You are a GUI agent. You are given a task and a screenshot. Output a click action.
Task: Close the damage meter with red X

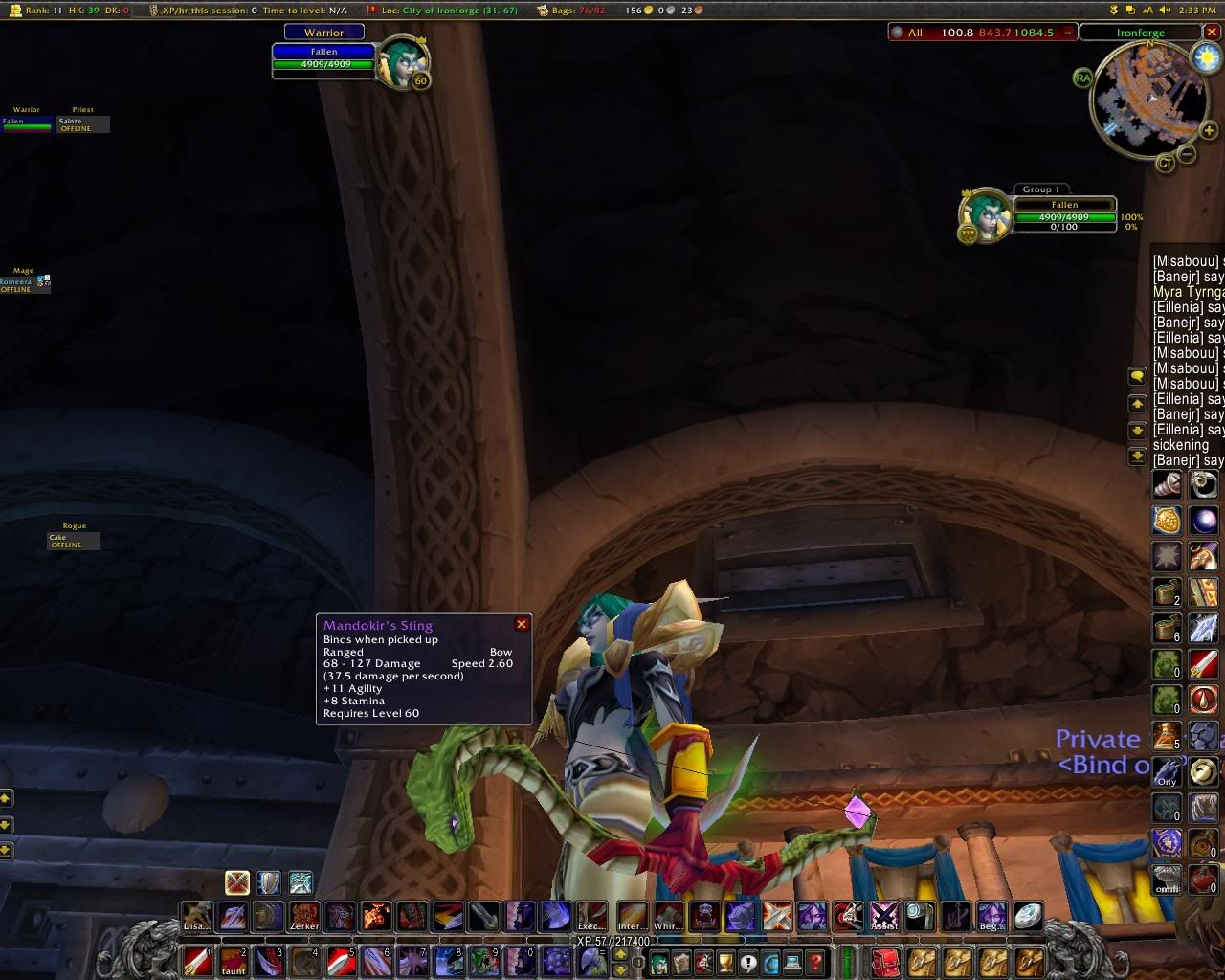[1212, 32]
